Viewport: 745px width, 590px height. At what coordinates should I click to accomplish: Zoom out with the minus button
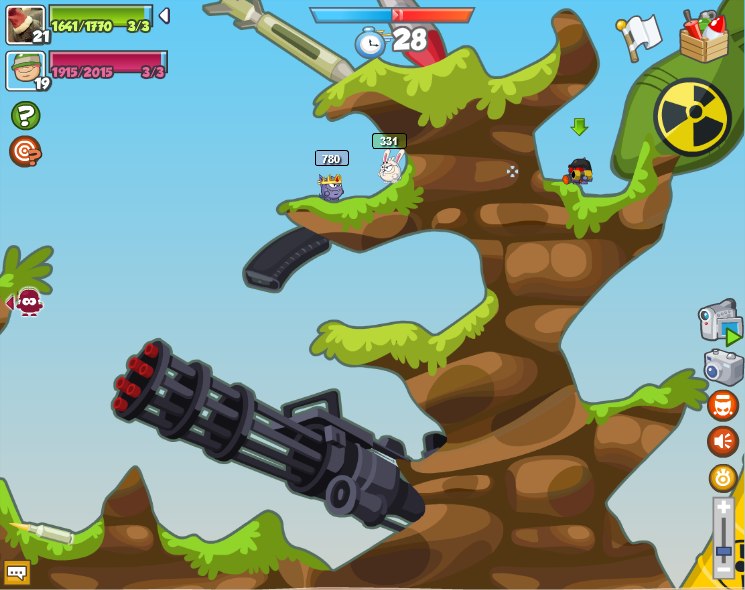click(x=723, y=570)
